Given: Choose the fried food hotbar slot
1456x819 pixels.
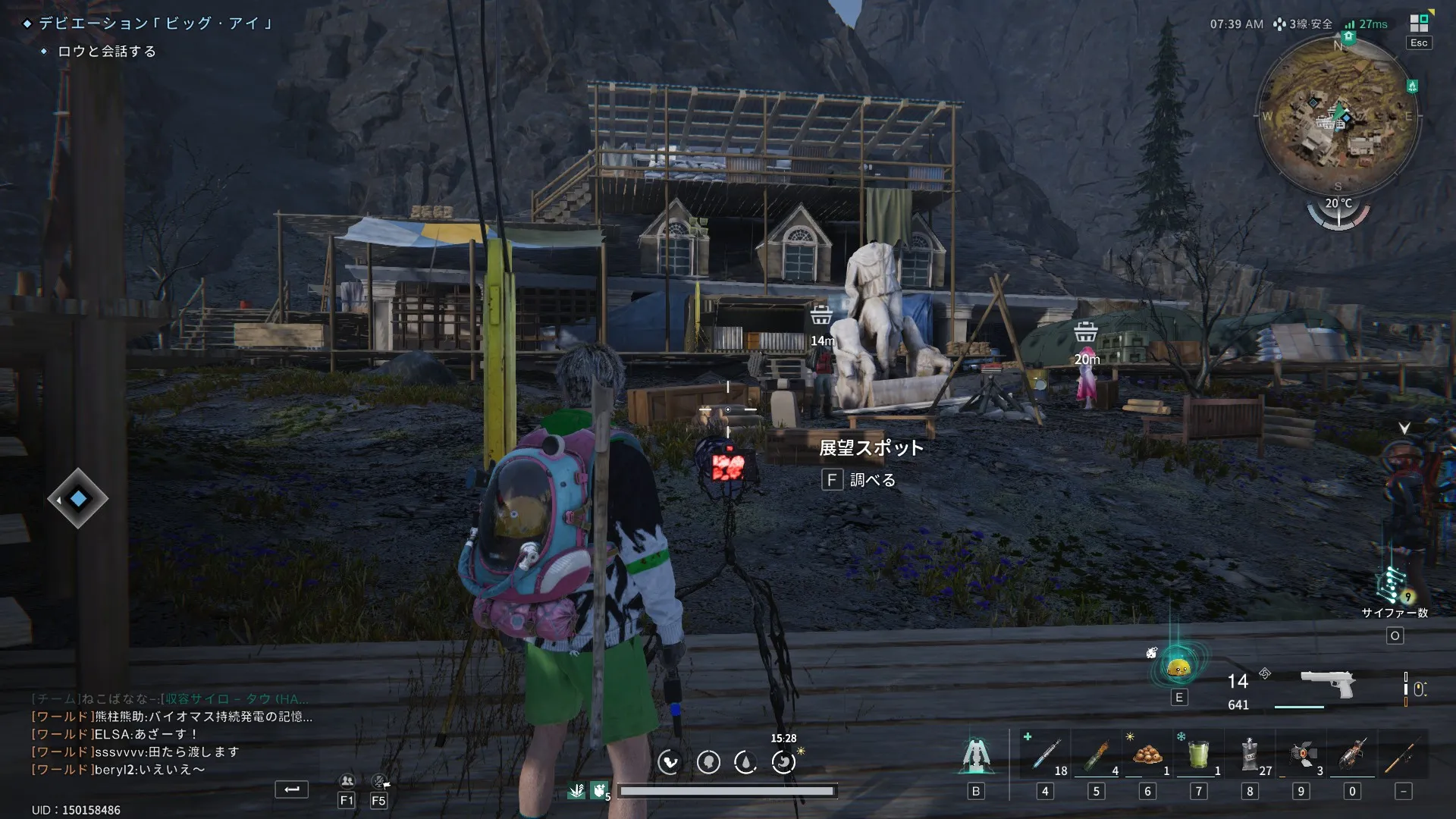Looking at the screenshot, I should (1147, 755).
